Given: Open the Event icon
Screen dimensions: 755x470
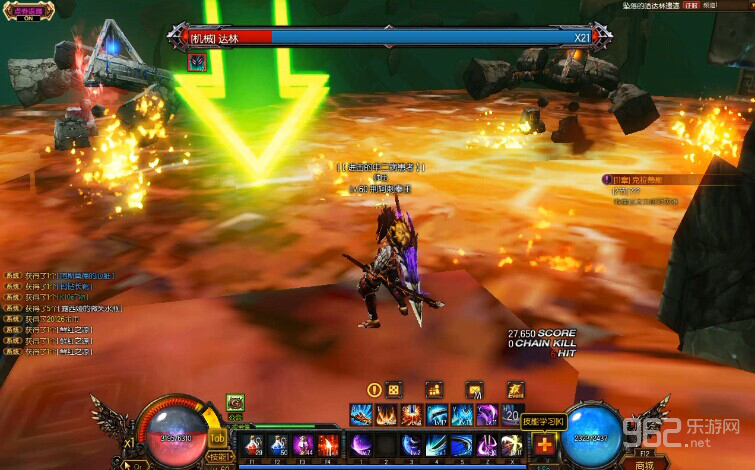Looking at the screenshot, I should [515, 390].
